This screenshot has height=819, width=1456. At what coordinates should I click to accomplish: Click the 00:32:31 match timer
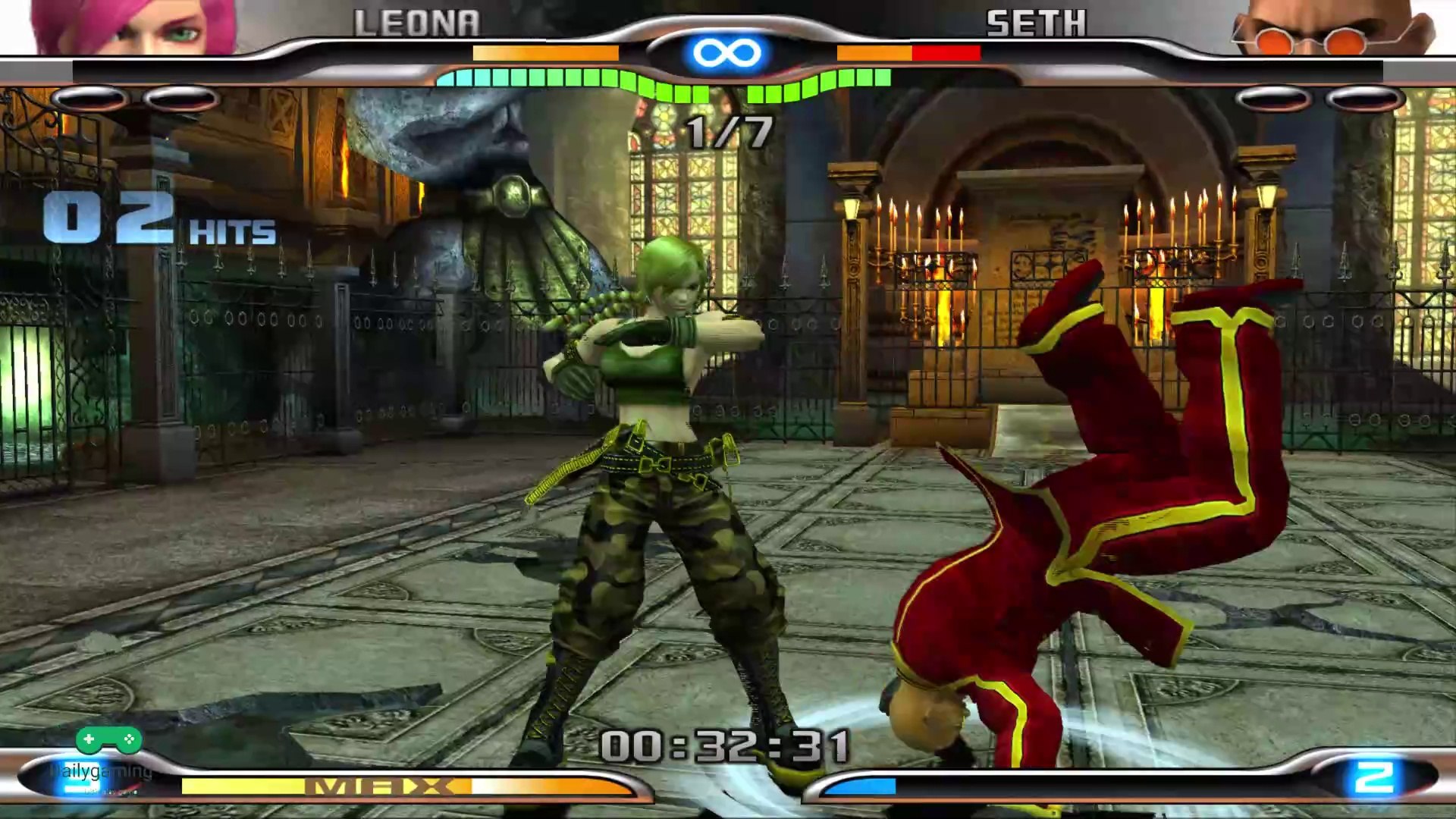(726, 747)
